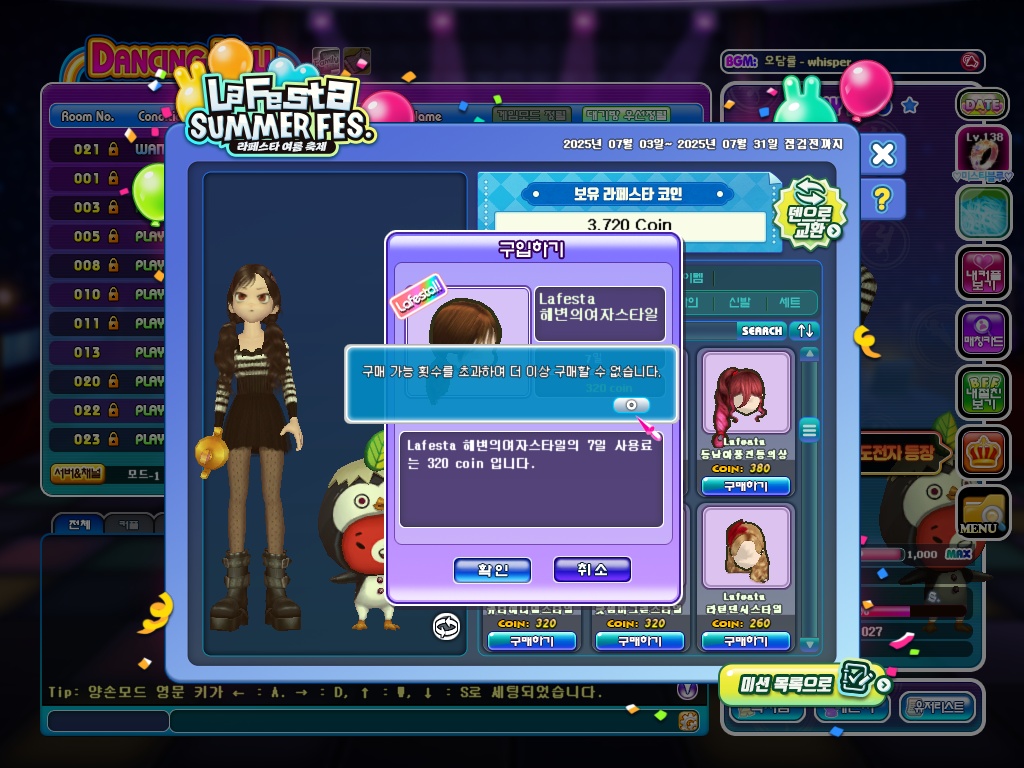Viewport: 1024px width, 768px height.
Task: Click the crown ranking icon
Action: click(x=982, y=452)
